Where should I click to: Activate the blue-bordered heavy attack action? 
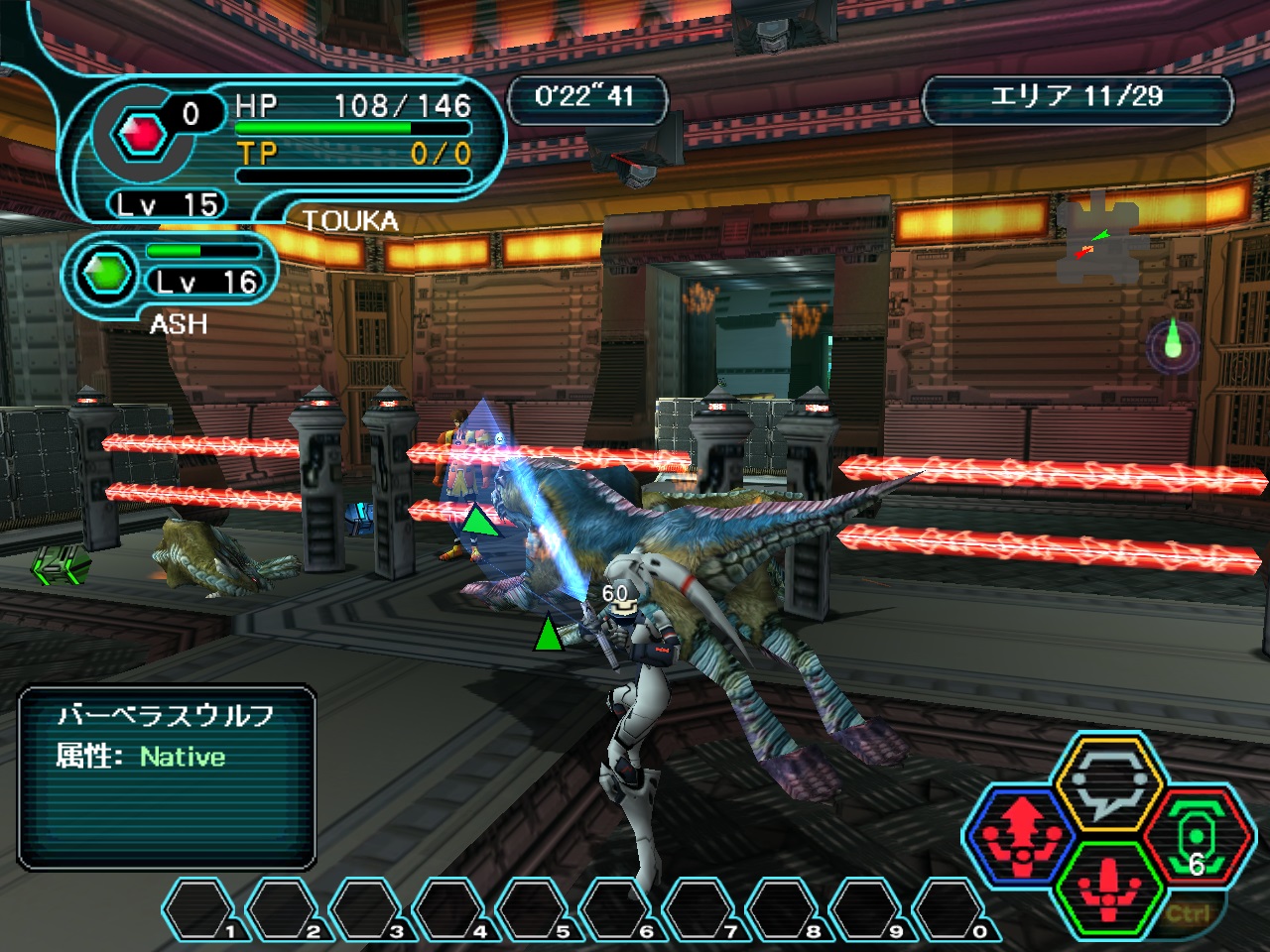pos(1022,835)
